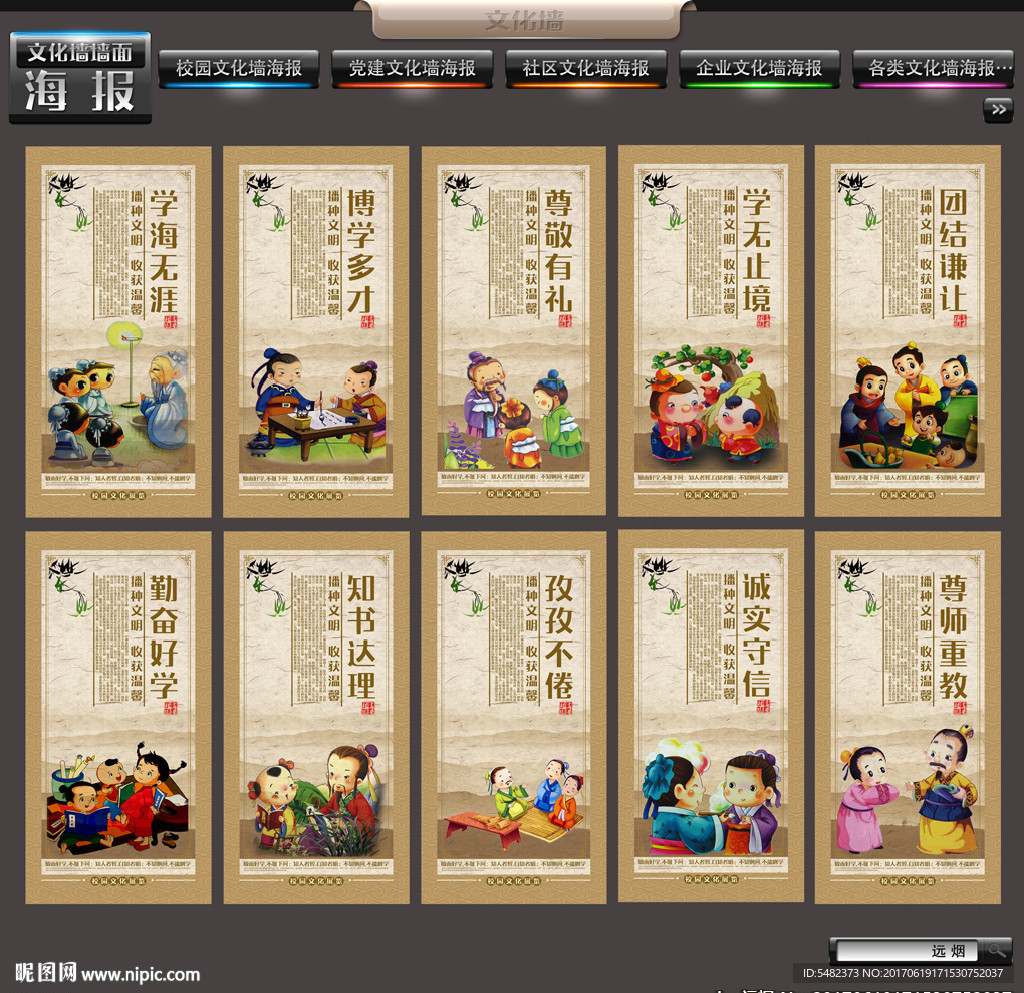Image resolution: width=1024 pixels, height=993 pixels.
Task: Select the 党建文化墙海报 button
Action: (412, 68)
